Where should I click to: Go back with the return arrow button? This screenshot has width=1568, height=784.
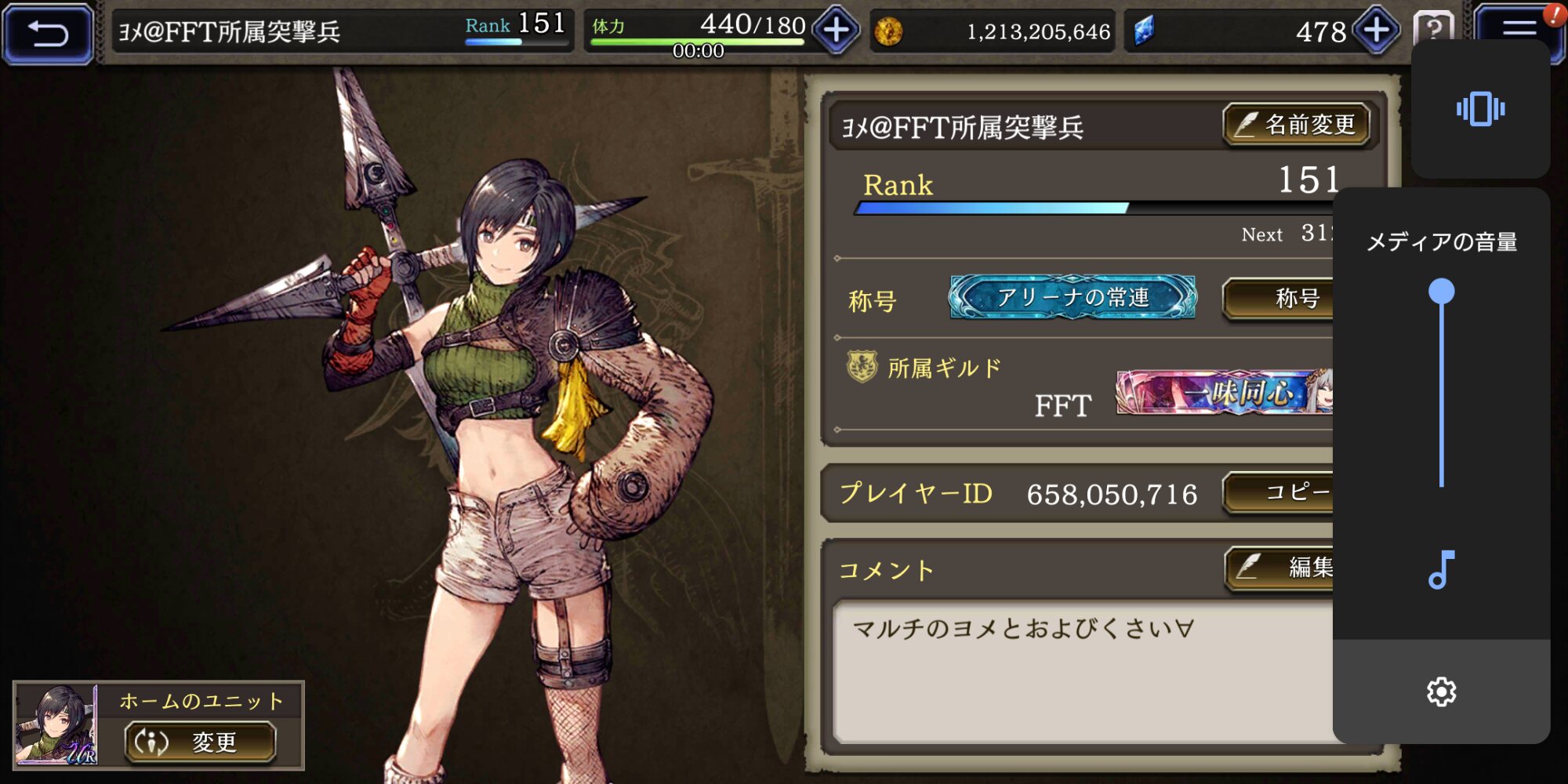[49, 33]
